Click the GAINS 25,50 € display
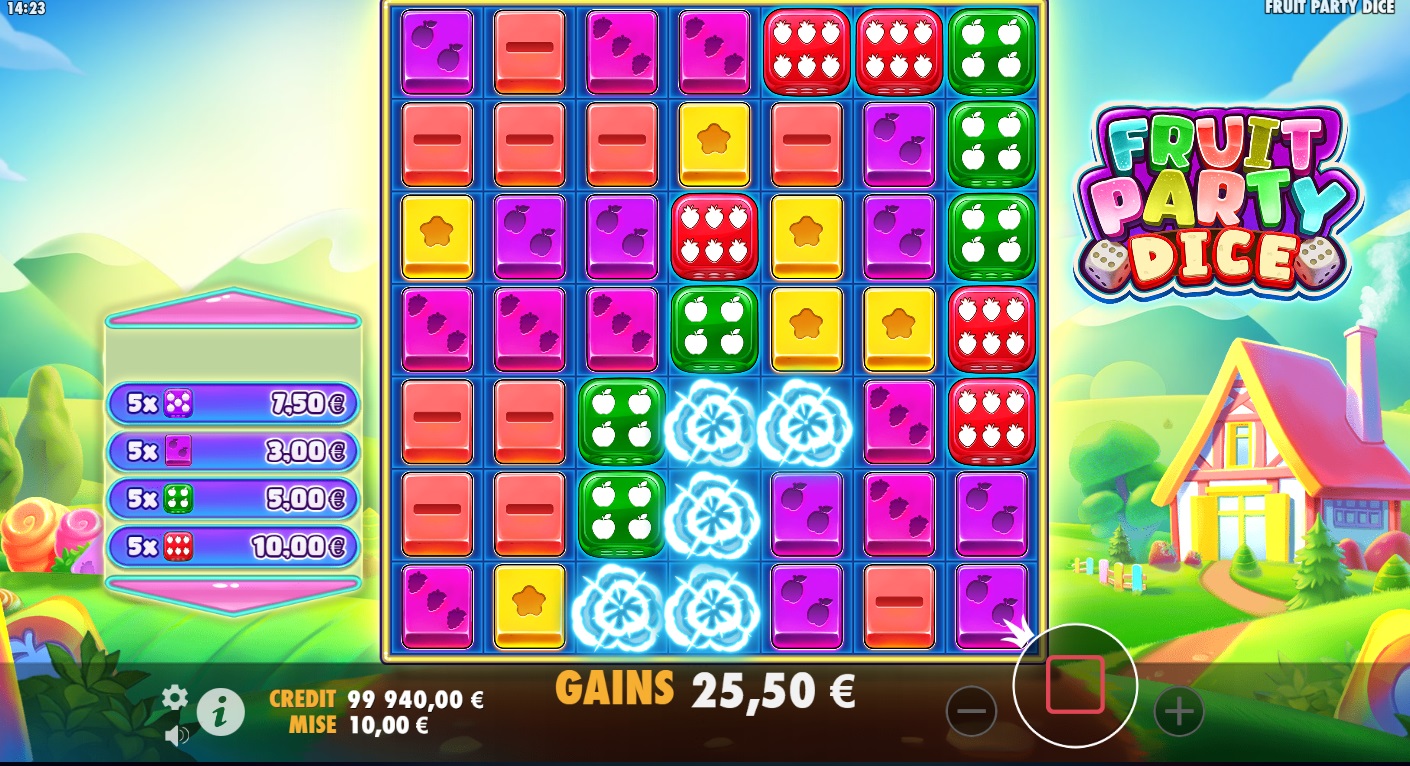Viewport: 1410px width, 766px height. (710, 688)
